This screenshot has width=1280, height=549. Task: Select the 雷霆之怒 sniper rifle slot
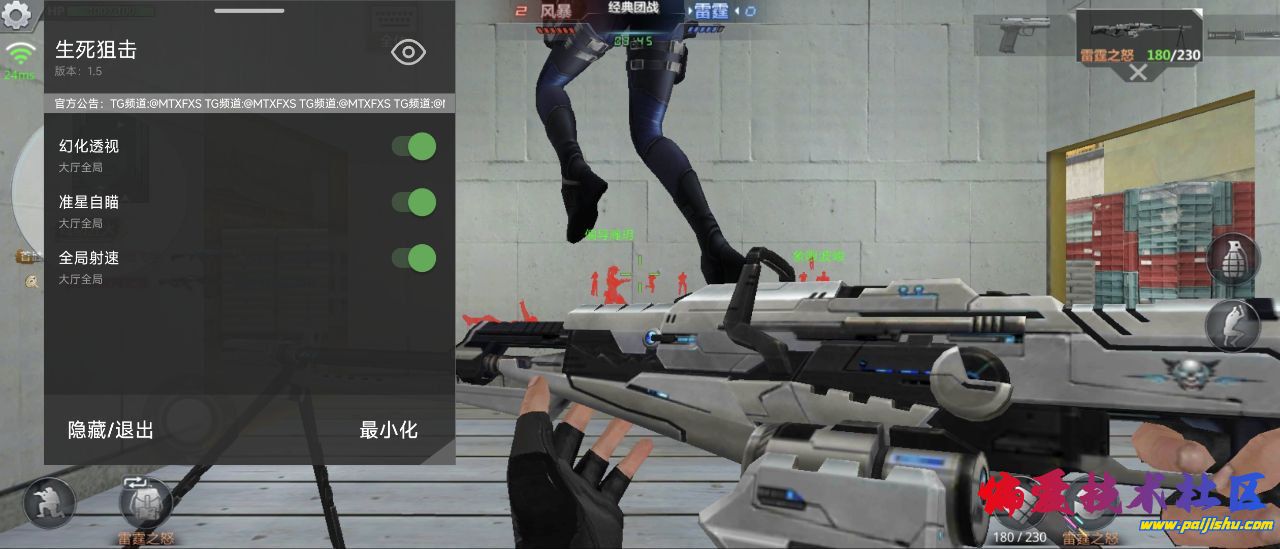pos(1138,33)
